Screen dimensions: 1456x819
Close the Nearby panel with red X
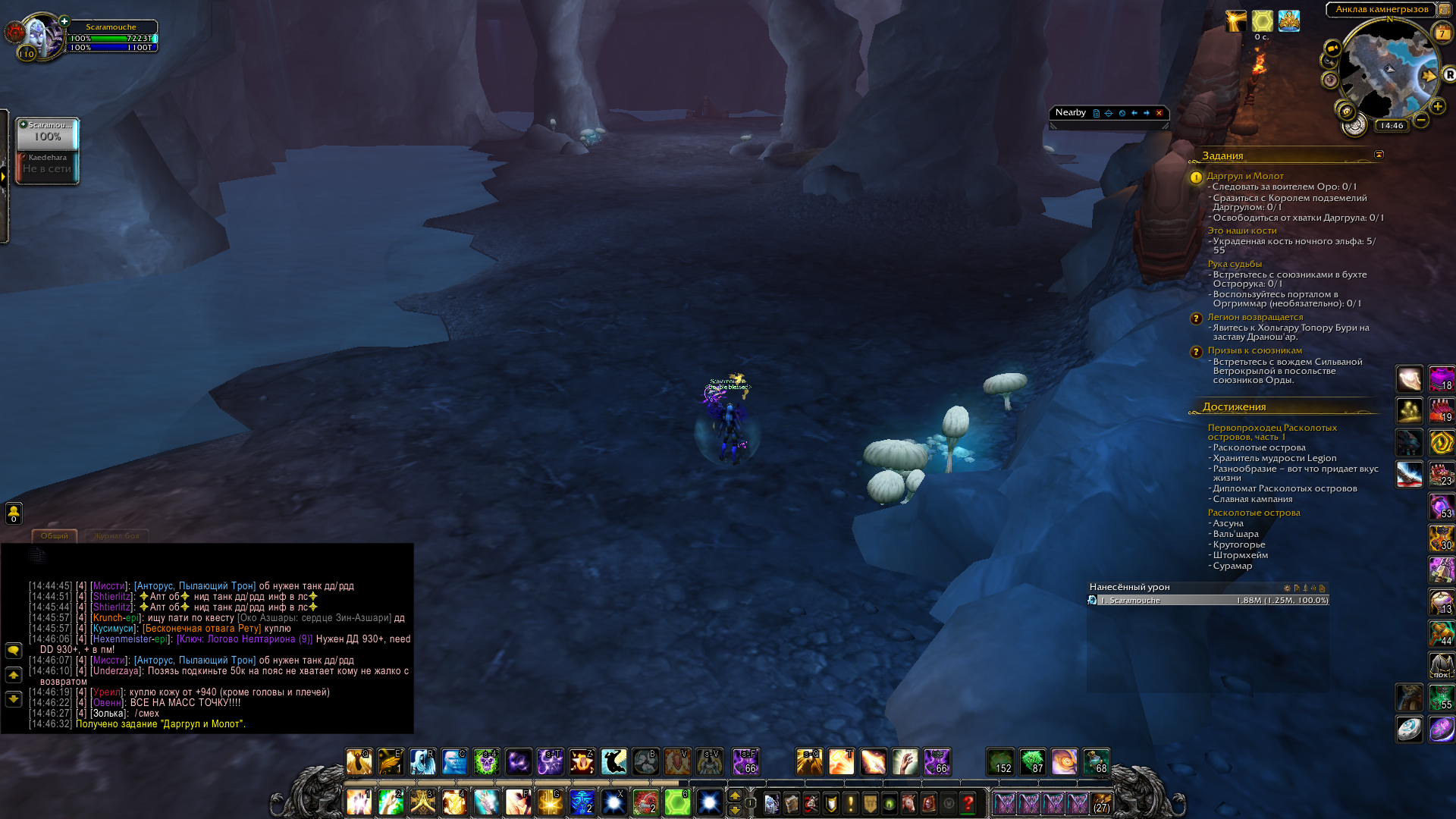point(1159,113)
